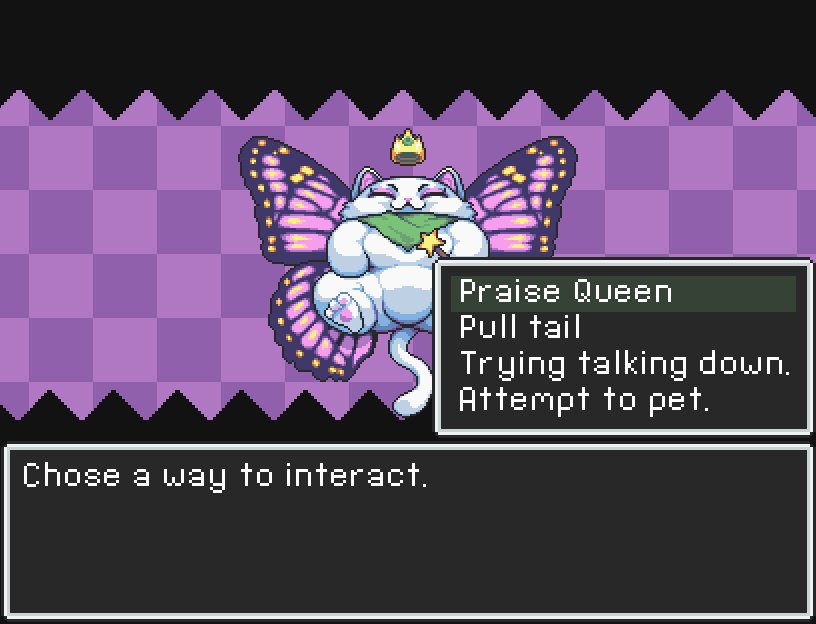Viewport: 816px width, 624px height.
Task: Choose the Praise Queen option
Action: 566,292
